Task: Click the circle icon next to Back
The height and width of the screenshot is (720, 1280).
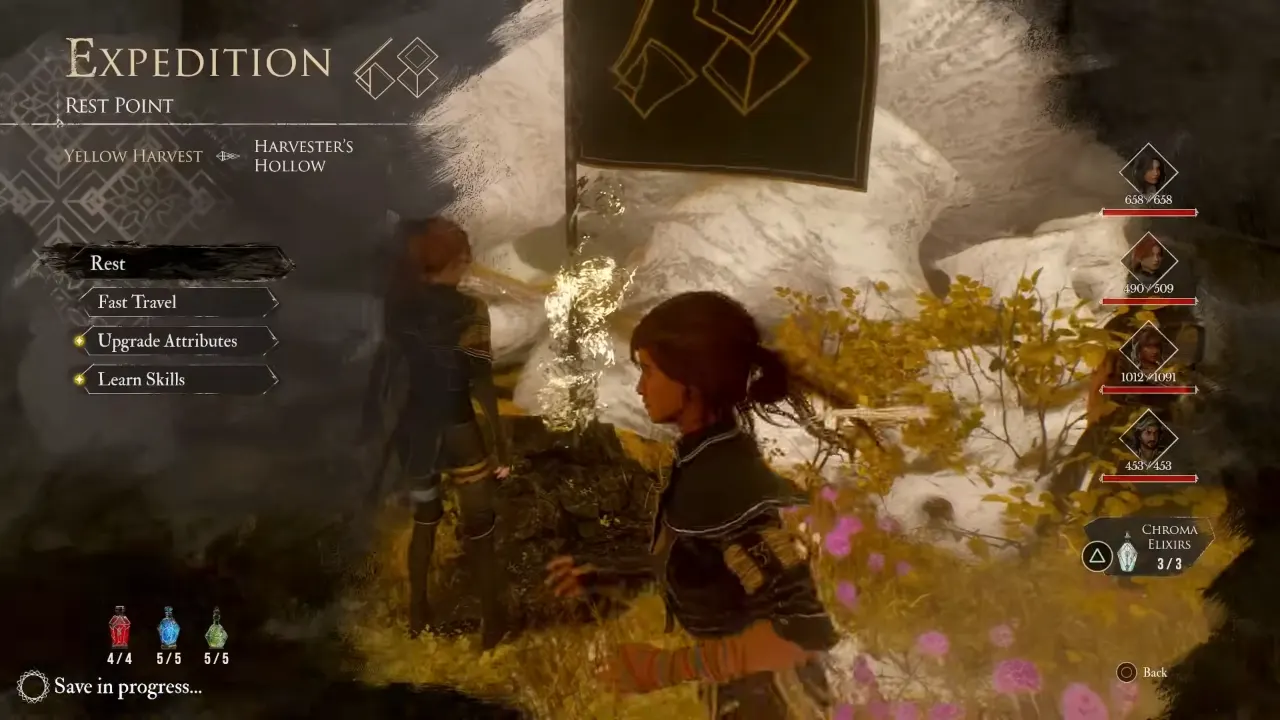Action: [x=1128, y=673]
